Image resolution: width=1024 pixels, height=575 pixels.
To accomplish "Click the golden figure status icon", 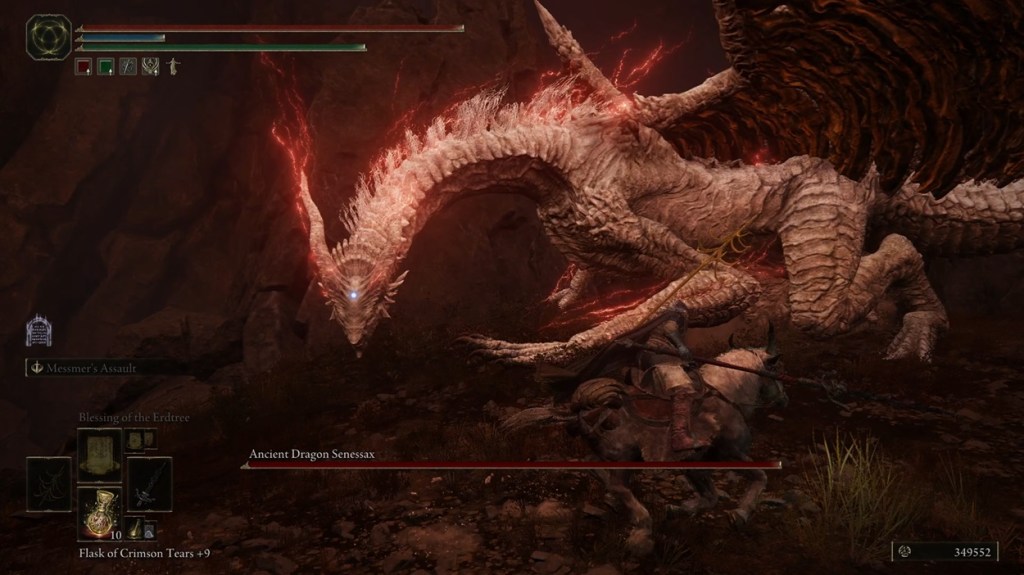I will point(173,67).
